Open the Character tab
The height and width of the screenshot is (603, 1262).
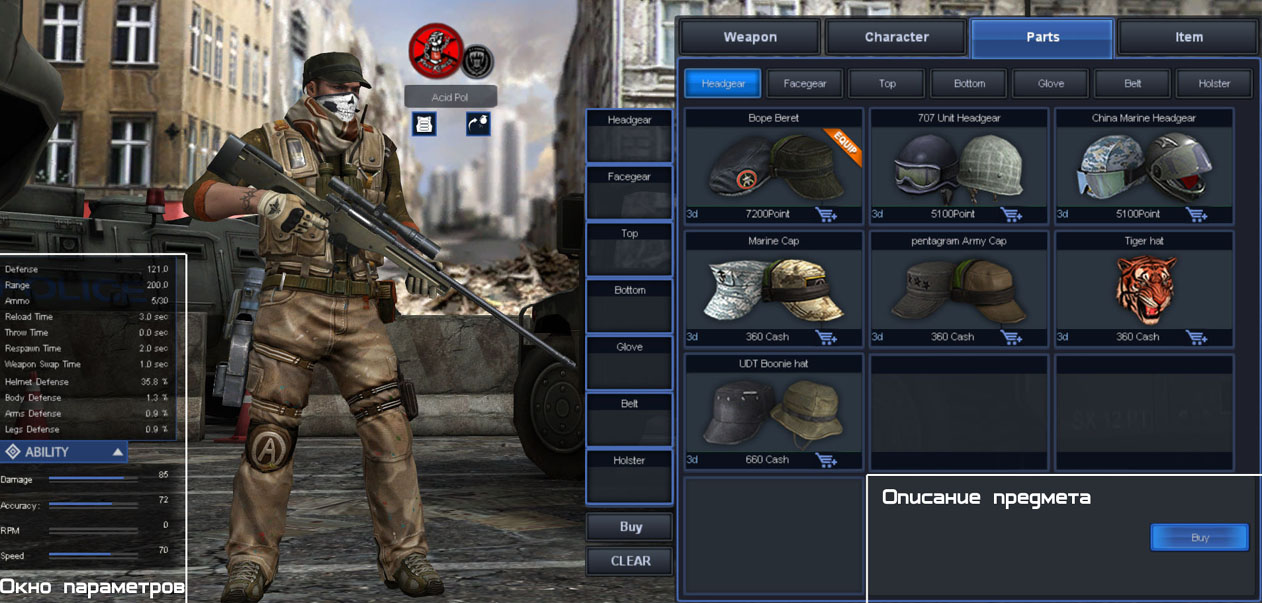pos(896,38)
